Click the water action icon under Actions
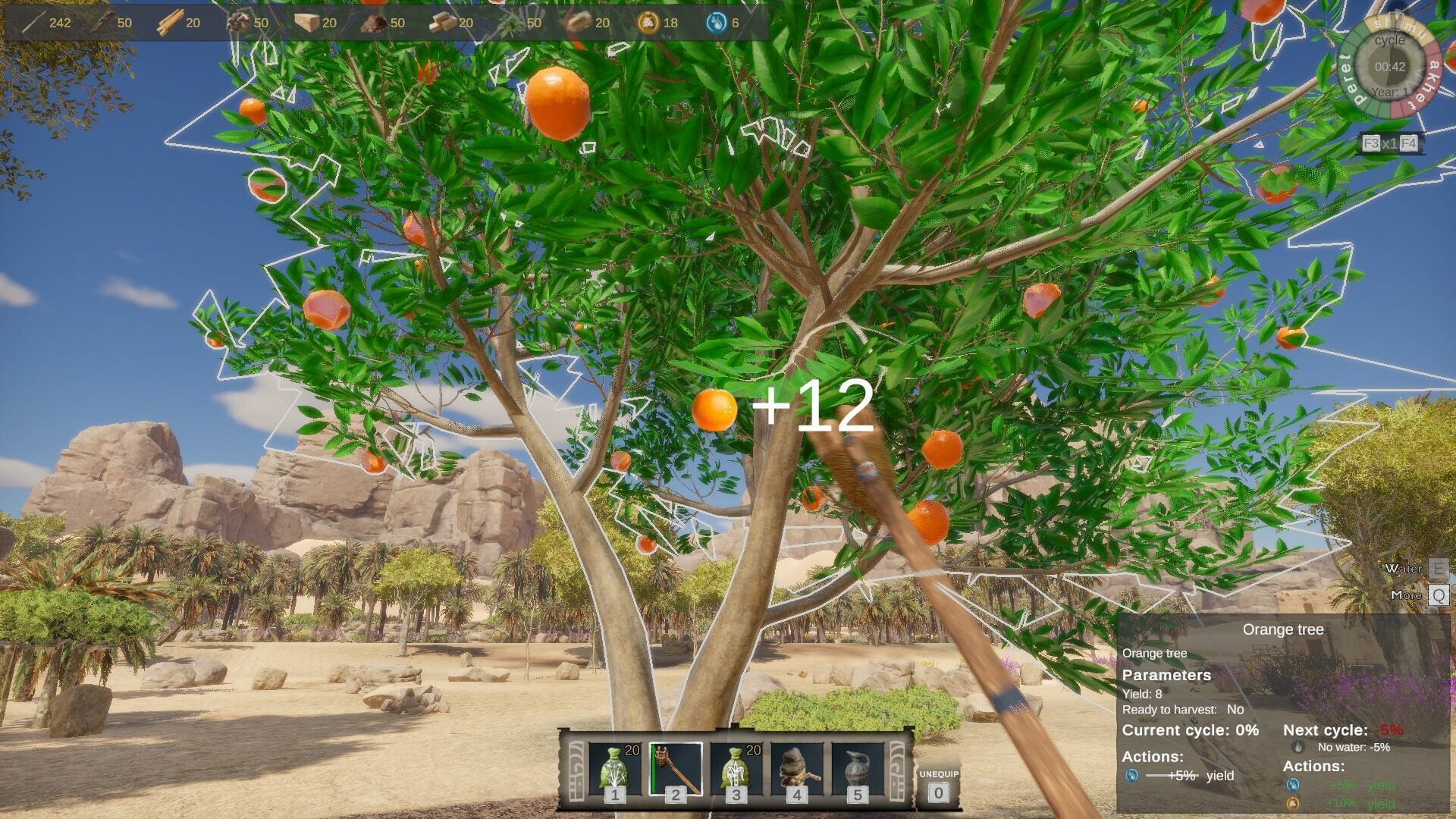The height and width of the screenshot is (819, 1456). [1131, 775]
